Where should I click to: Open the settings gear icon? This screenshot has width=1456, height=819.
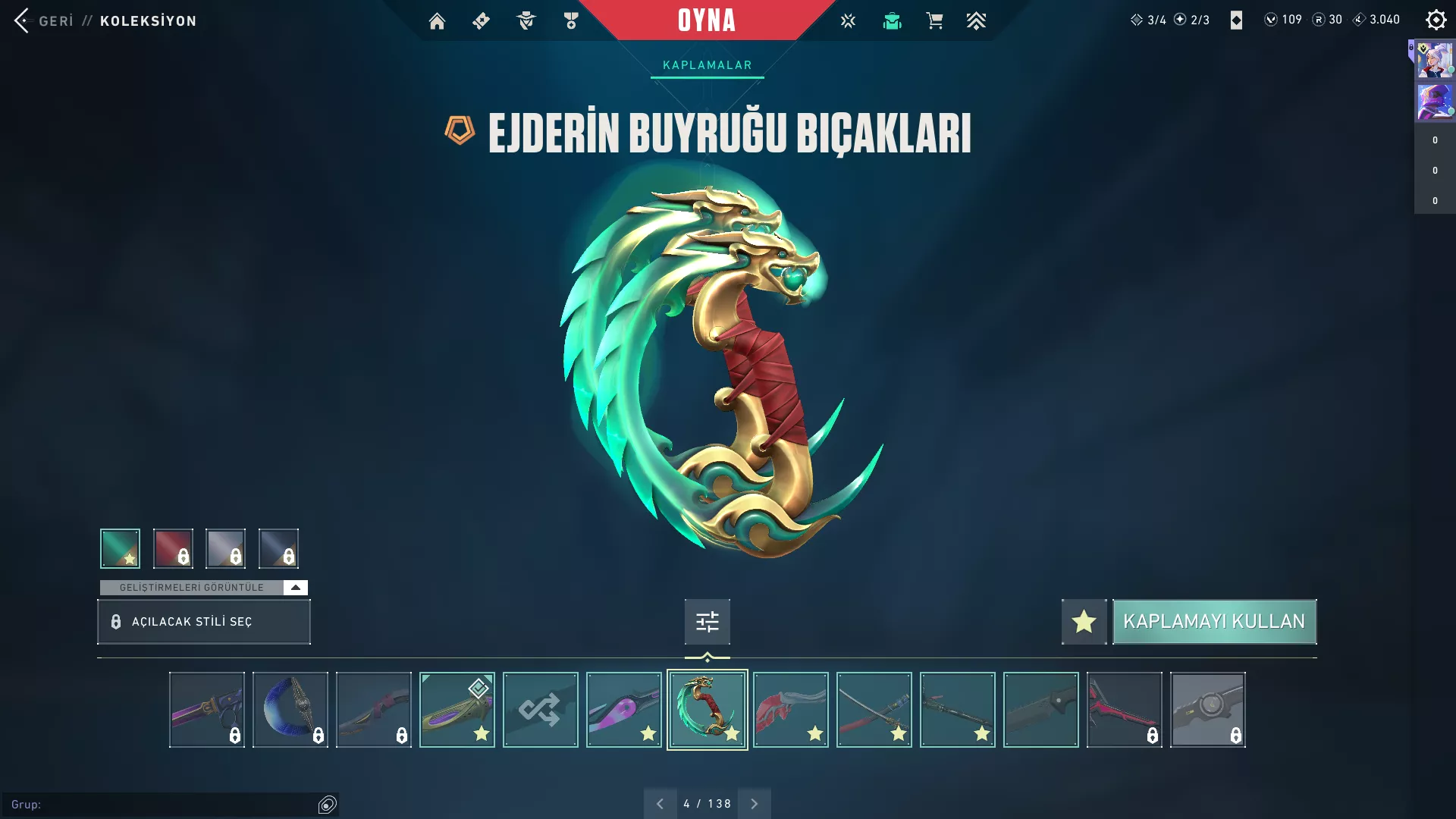1436,20
